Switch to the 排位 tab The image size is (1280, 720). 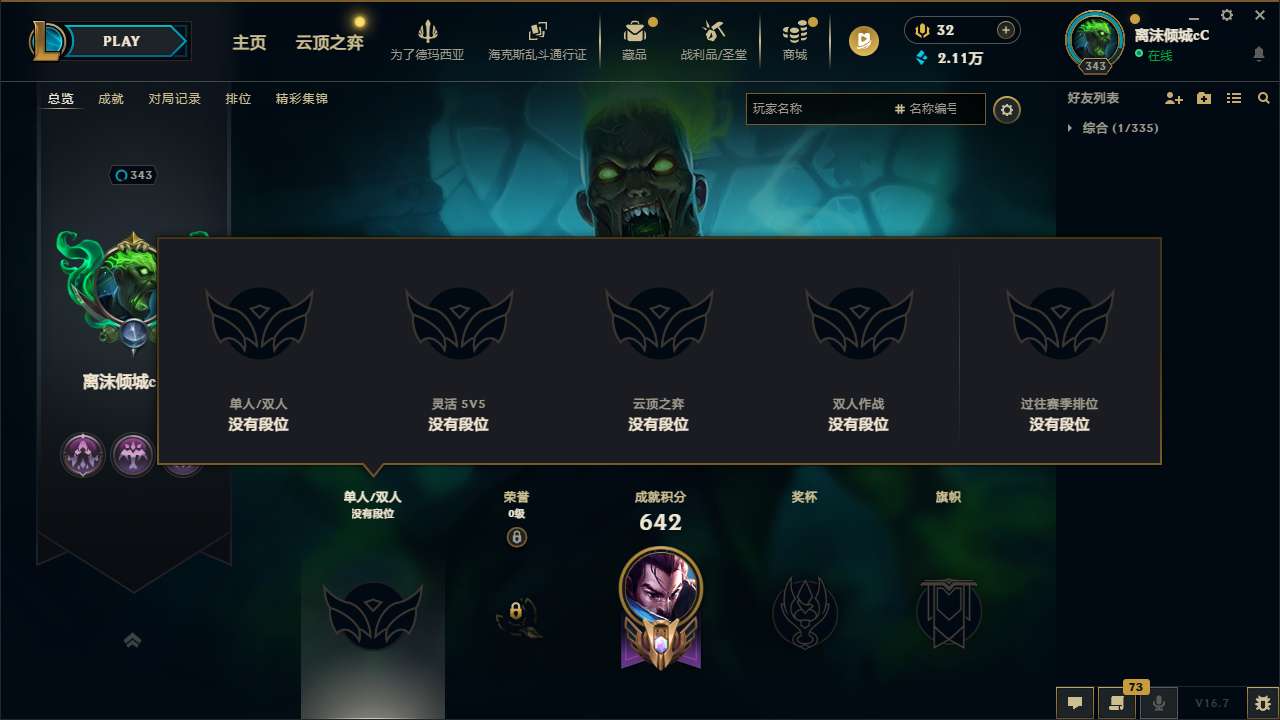238,98
